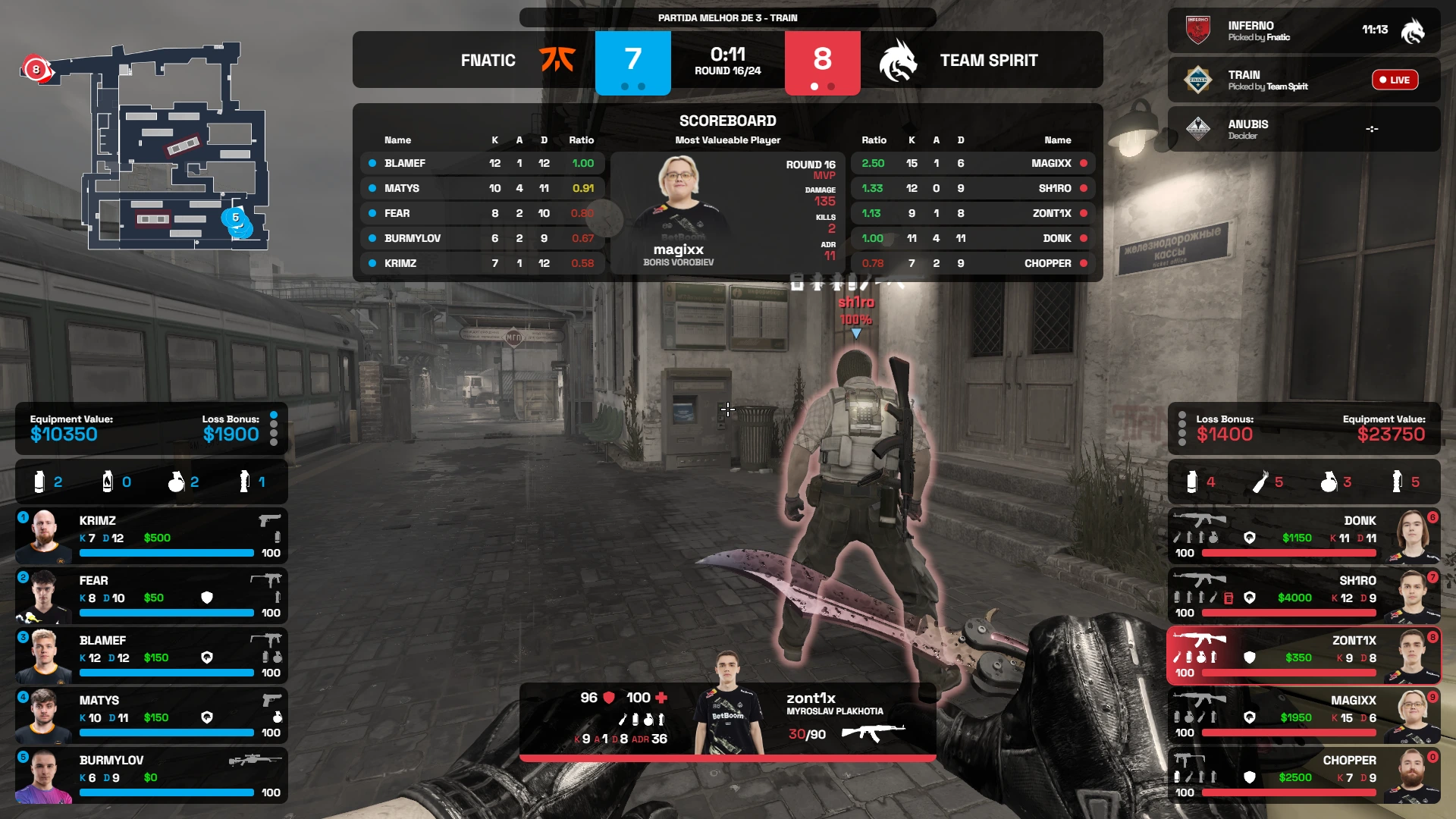The image size is (1456, 819).
Task: Spectate DONK via his player card
Action: point(1304,536)
